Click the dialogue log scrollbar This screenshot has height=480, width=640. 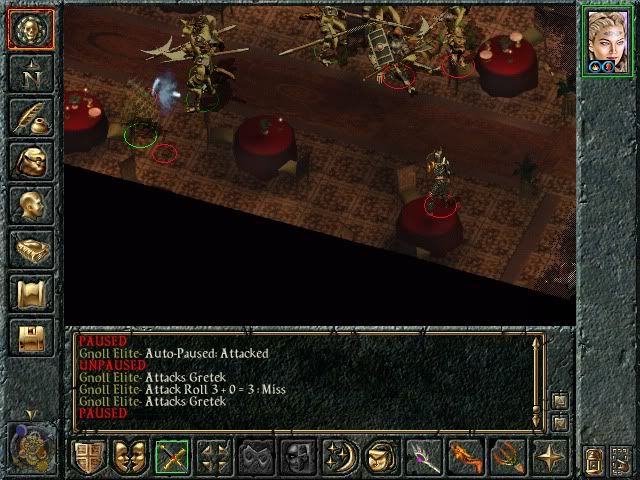point(538,378)
